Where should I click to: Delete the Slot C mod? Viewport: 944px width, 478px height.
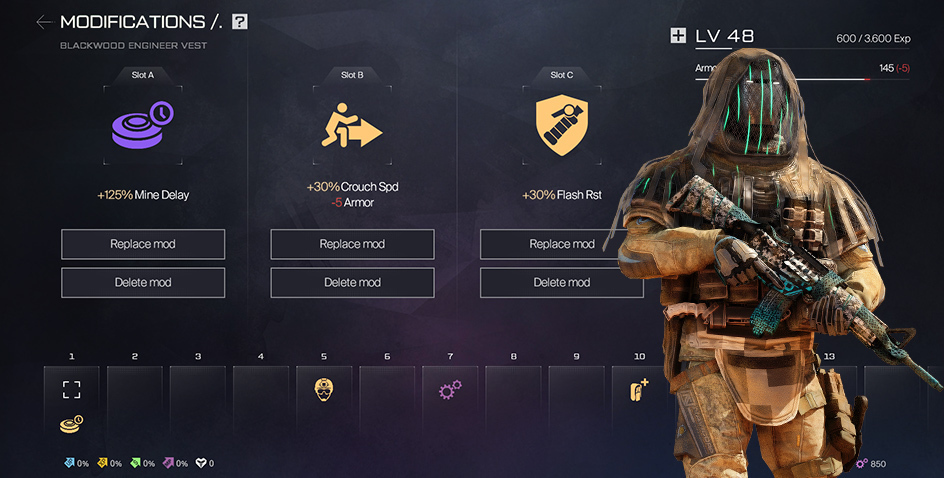tap(561, 282)
